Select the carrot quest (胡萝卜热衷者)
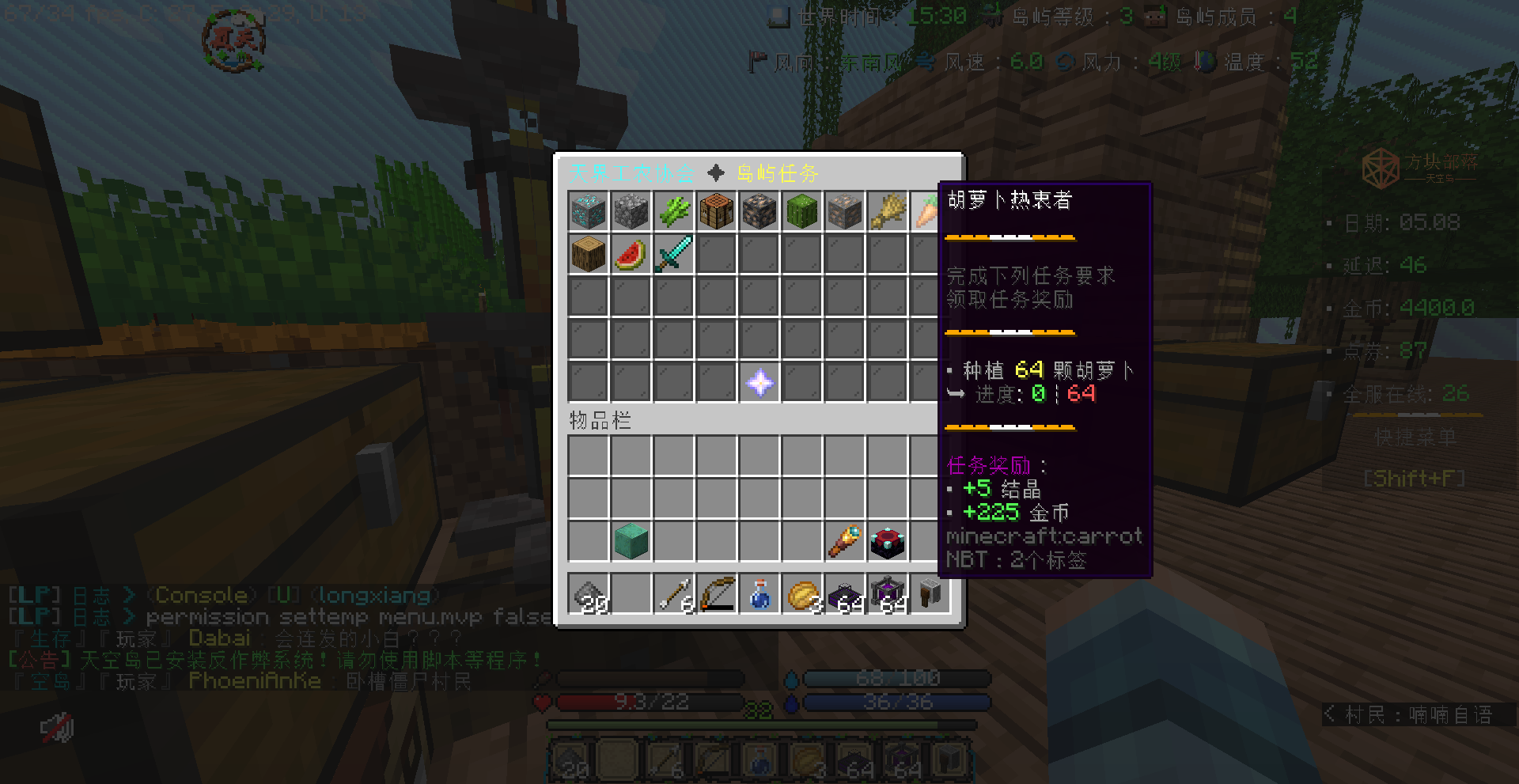 [930, 211]
